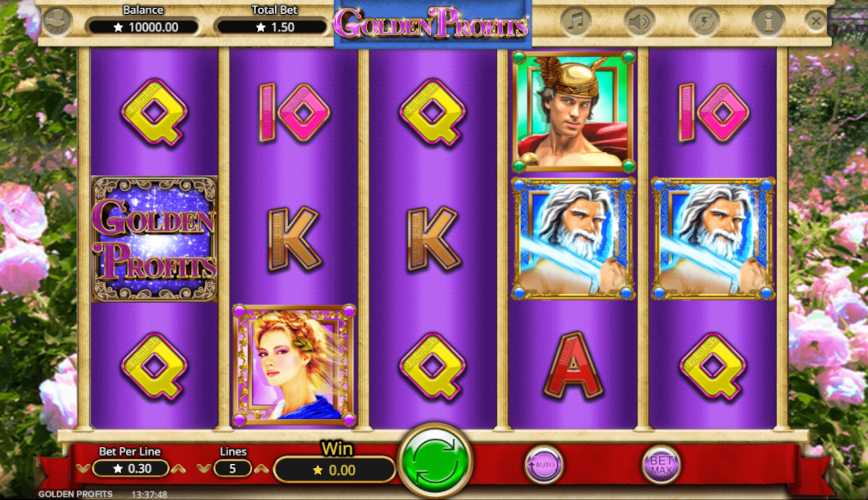Toggle the music note button

pos(575,20)
